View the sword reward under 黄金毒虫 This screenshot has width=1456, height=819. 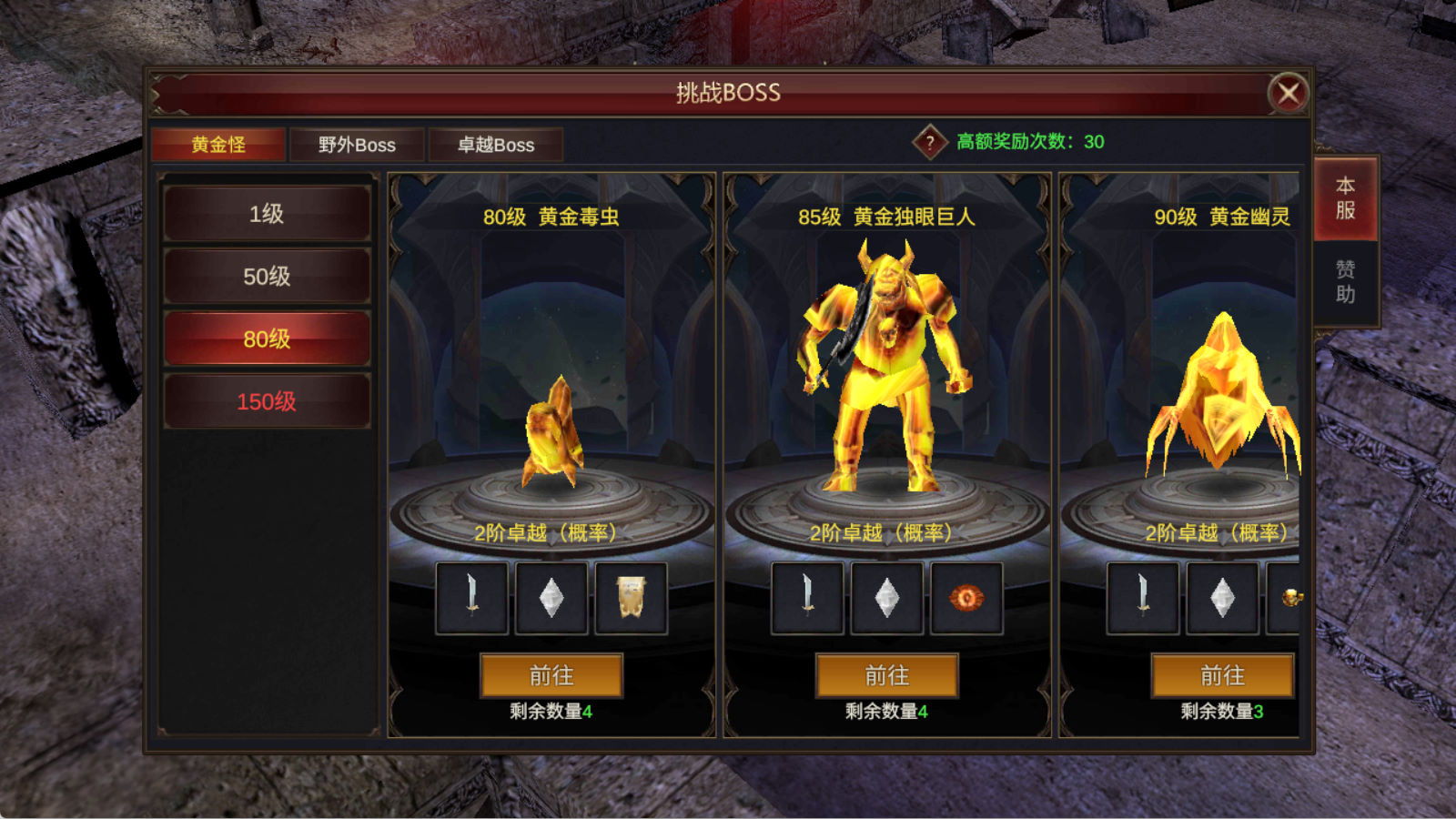coord(472,598)
